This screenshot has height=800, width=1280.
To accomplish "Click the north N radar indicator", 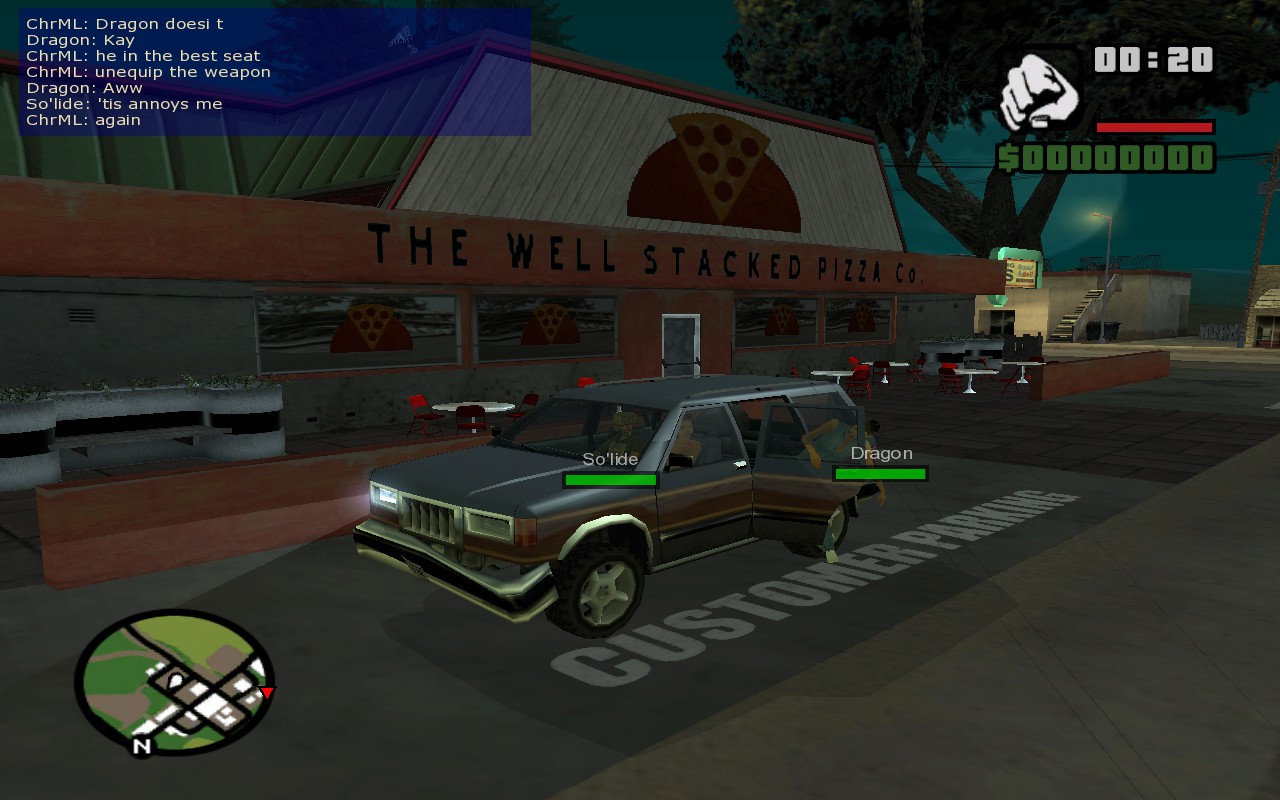I will click(142, 745).
